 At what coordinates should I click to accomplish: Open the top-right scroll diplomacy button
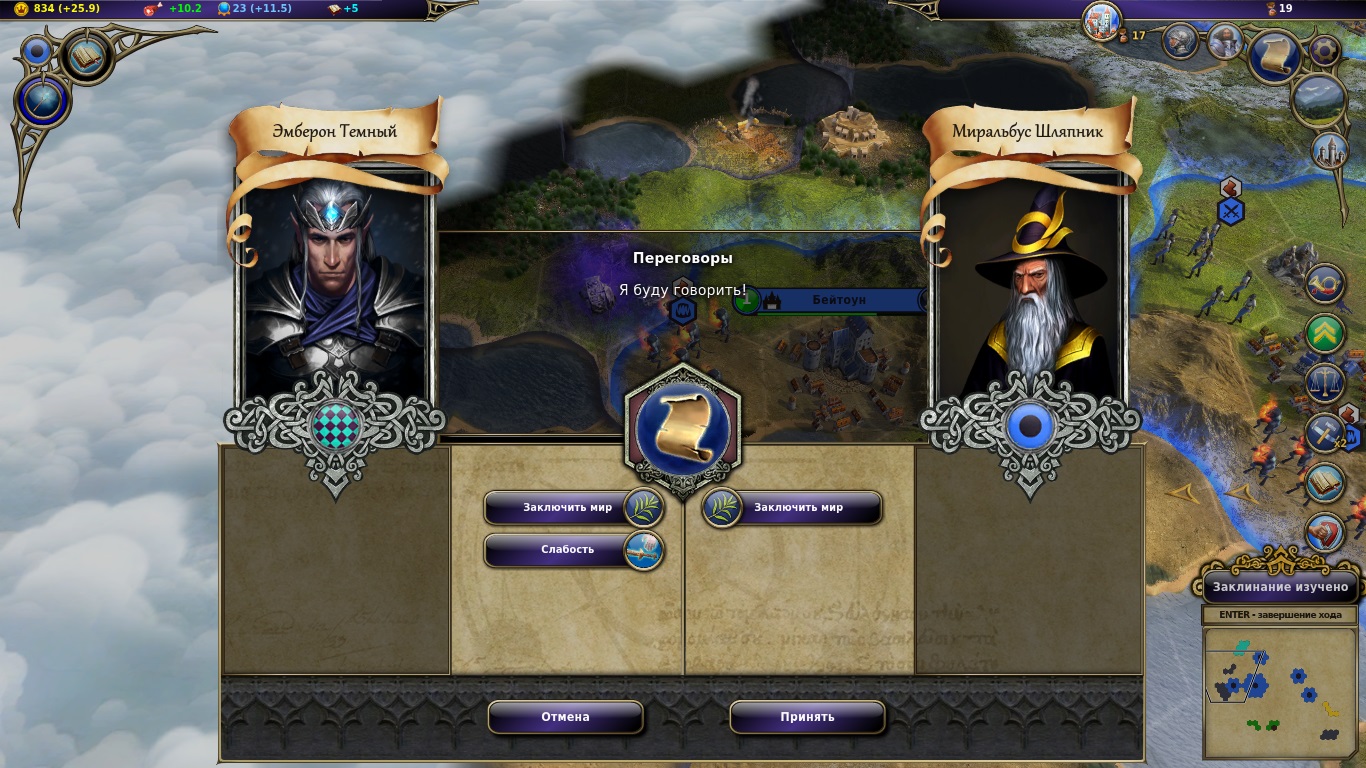[1275, 56]
